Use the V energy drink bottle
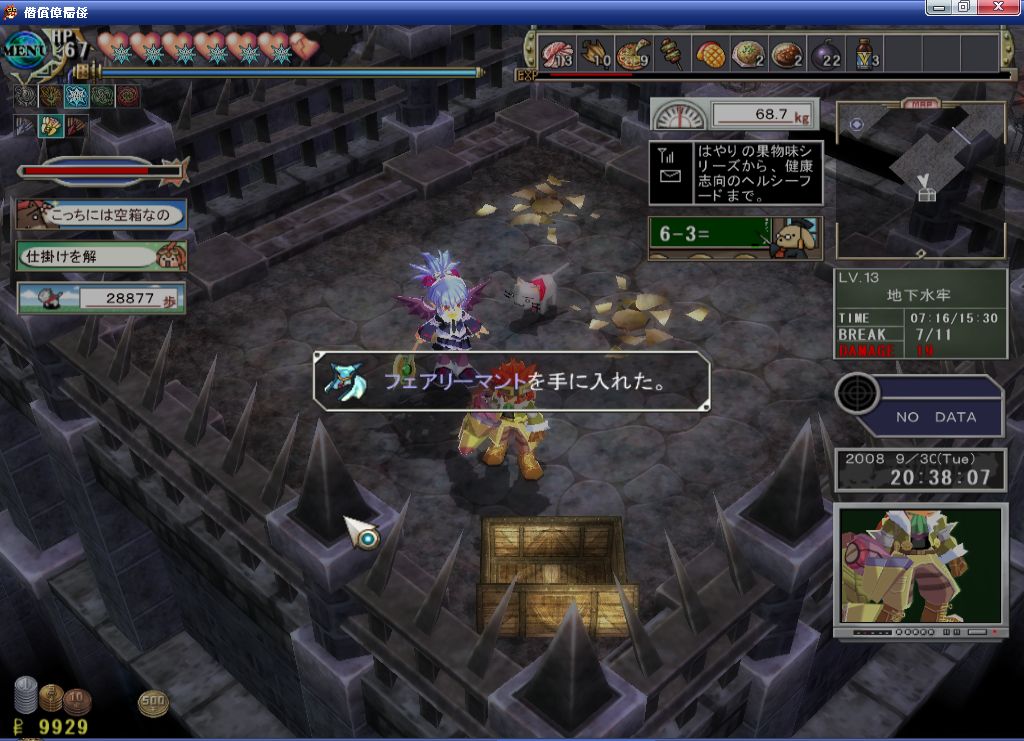 (865, 53)
